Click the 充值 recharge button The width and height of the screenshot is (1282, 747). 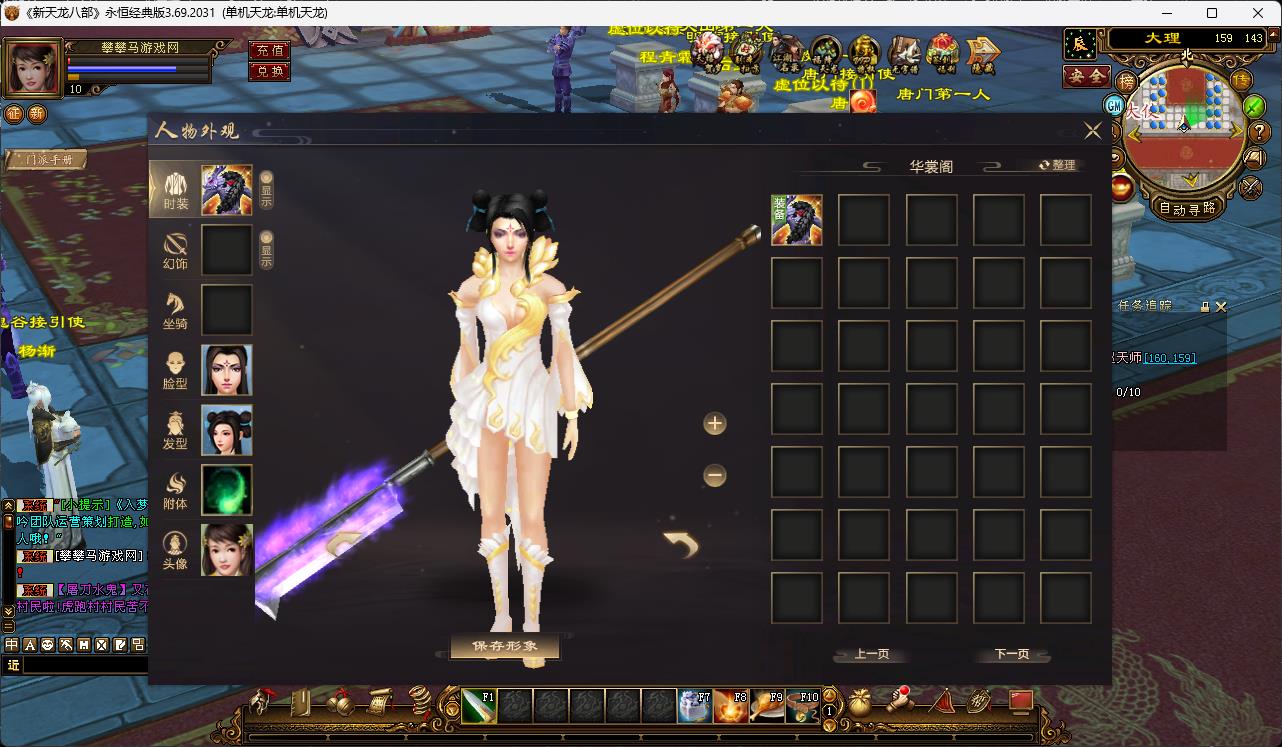[x=269, y=50]
